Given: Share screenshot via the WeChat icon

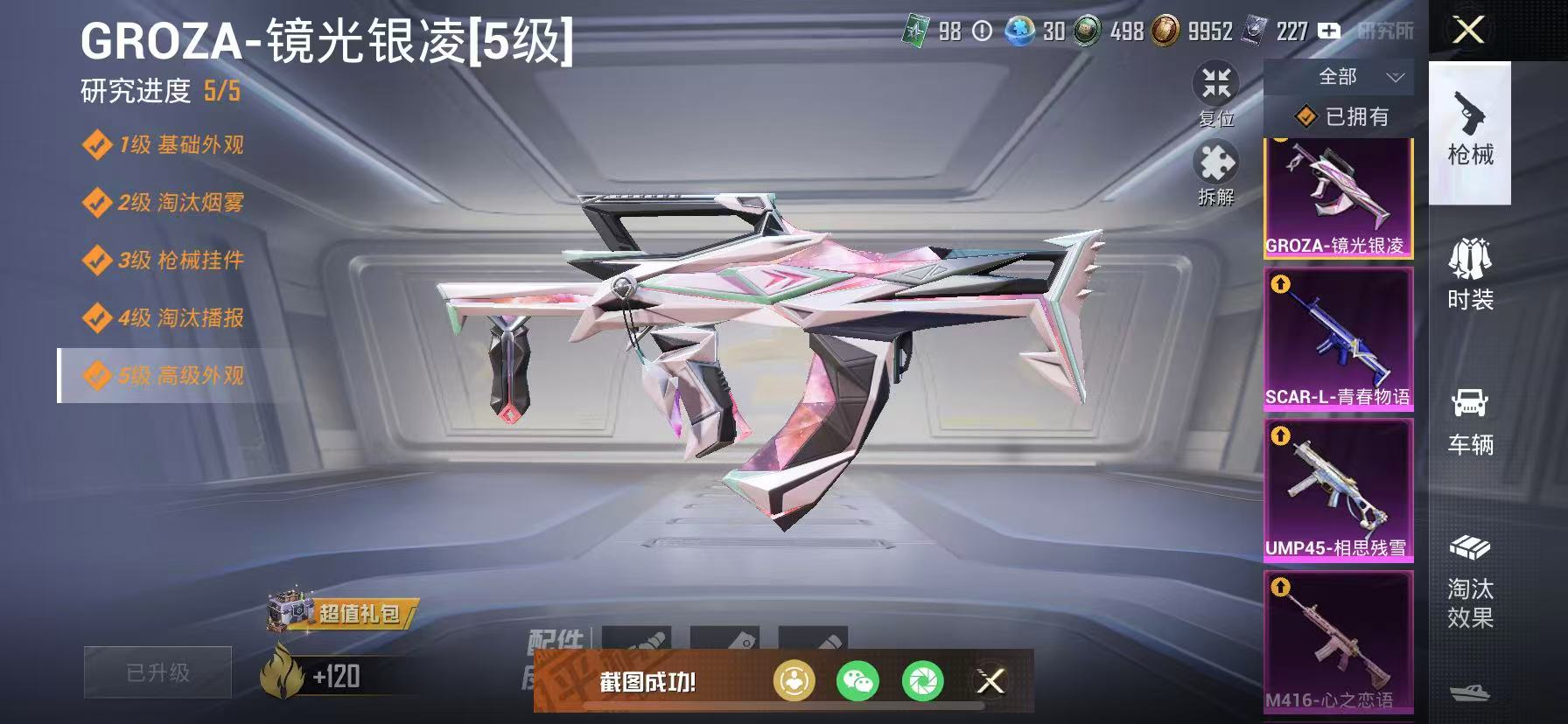Looking at the screenshot, I should tap(856, 682).
